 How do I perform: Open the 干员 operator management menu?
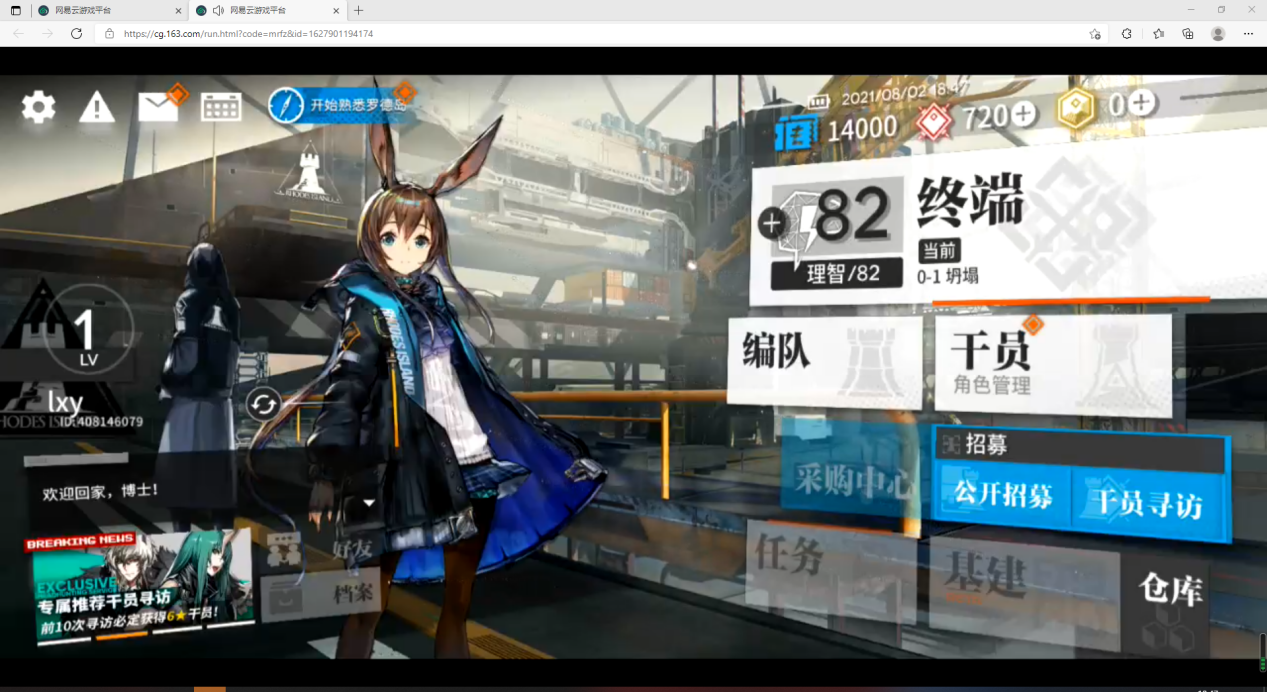coord(1052,363)
